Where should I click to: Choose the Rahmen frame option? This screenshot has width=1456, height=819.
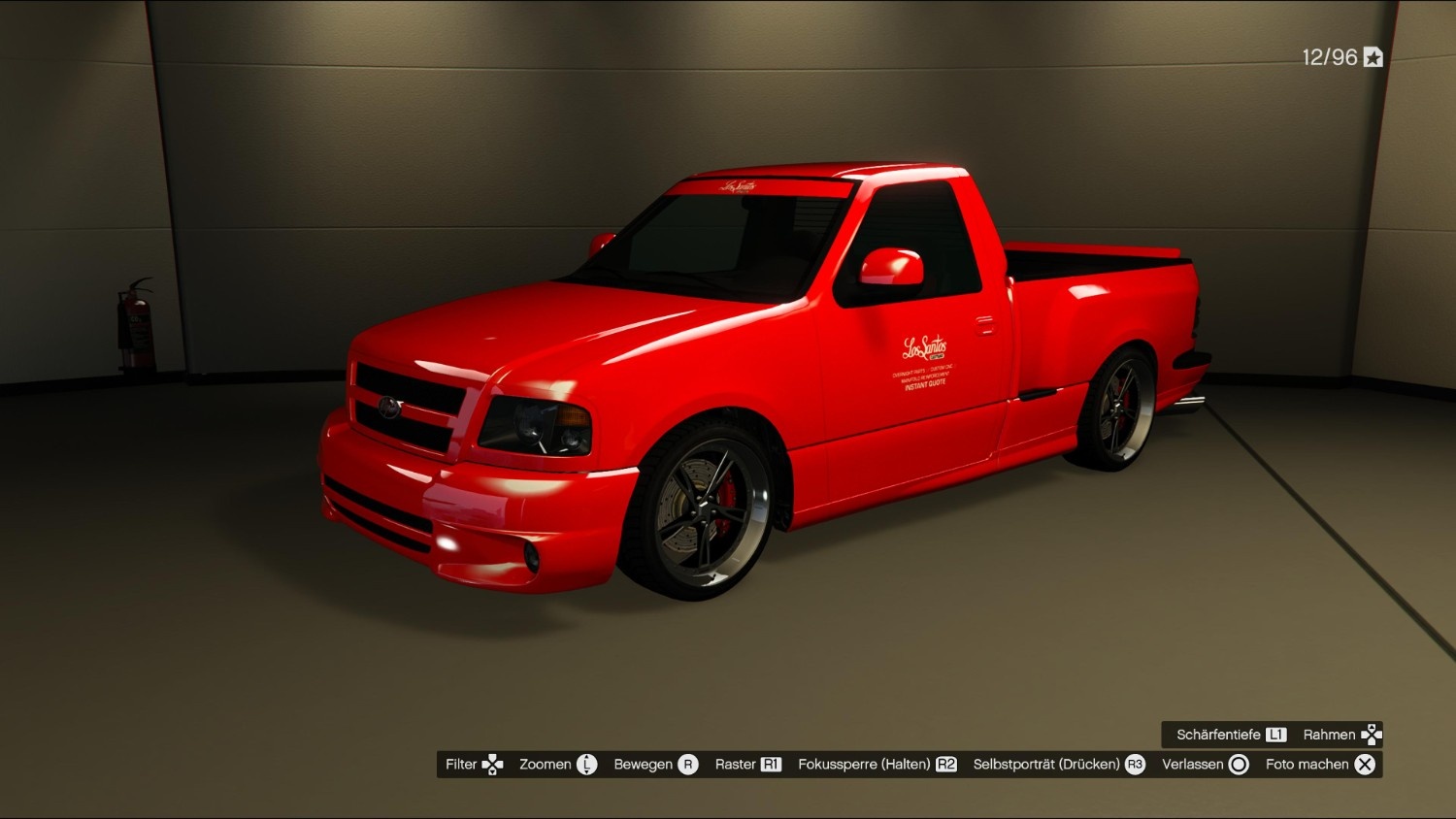[x=1341, y=735]
